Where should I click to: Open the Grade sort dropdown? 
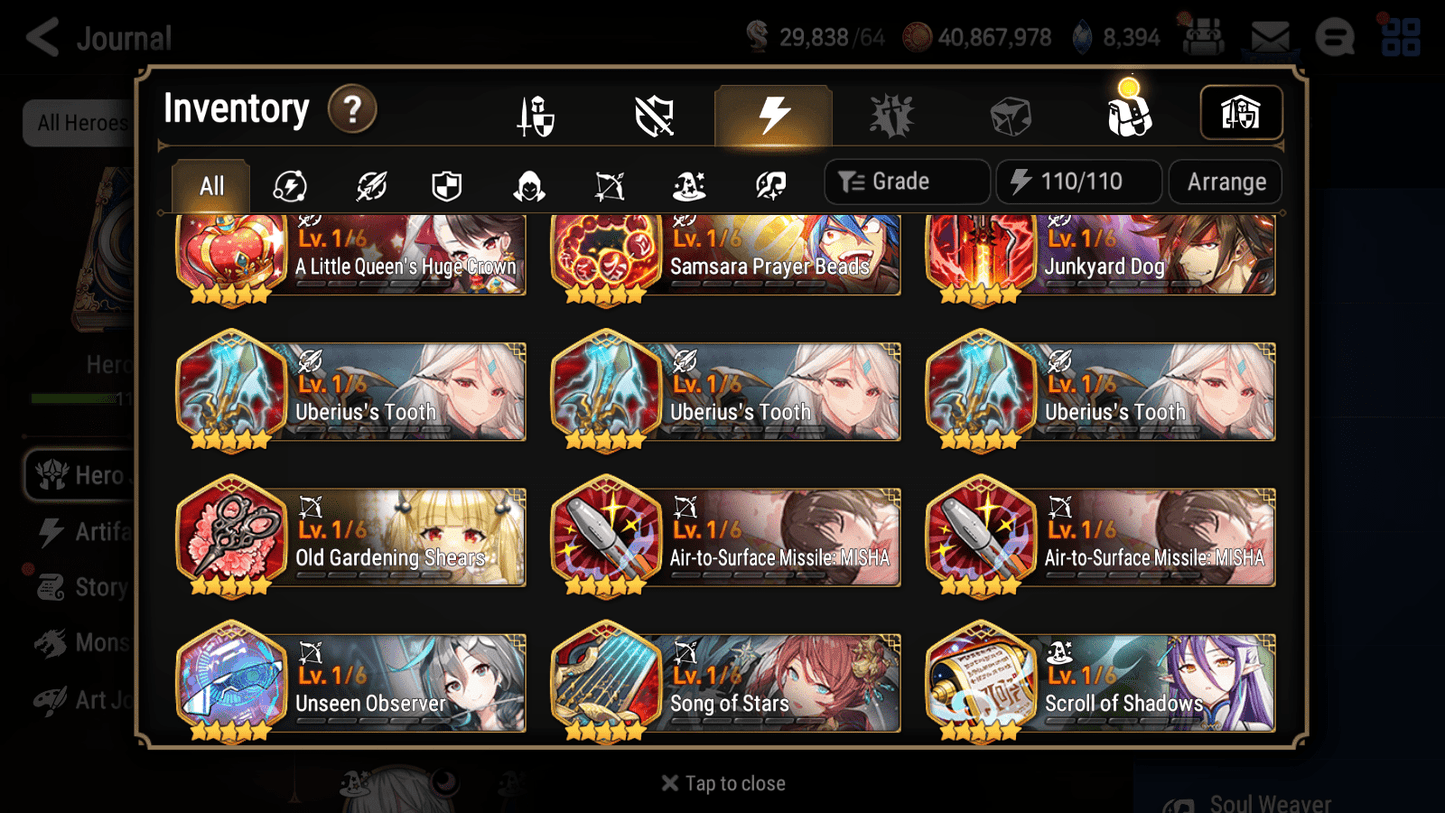(x=906, y=181)
